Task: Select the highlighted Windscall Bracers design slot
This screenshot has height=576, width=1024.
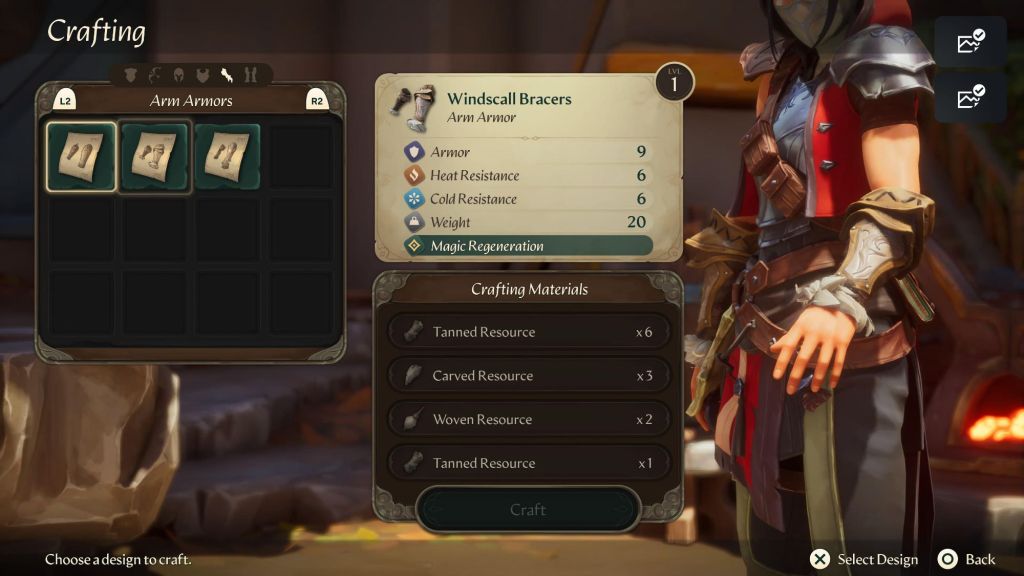Action: 82,157
